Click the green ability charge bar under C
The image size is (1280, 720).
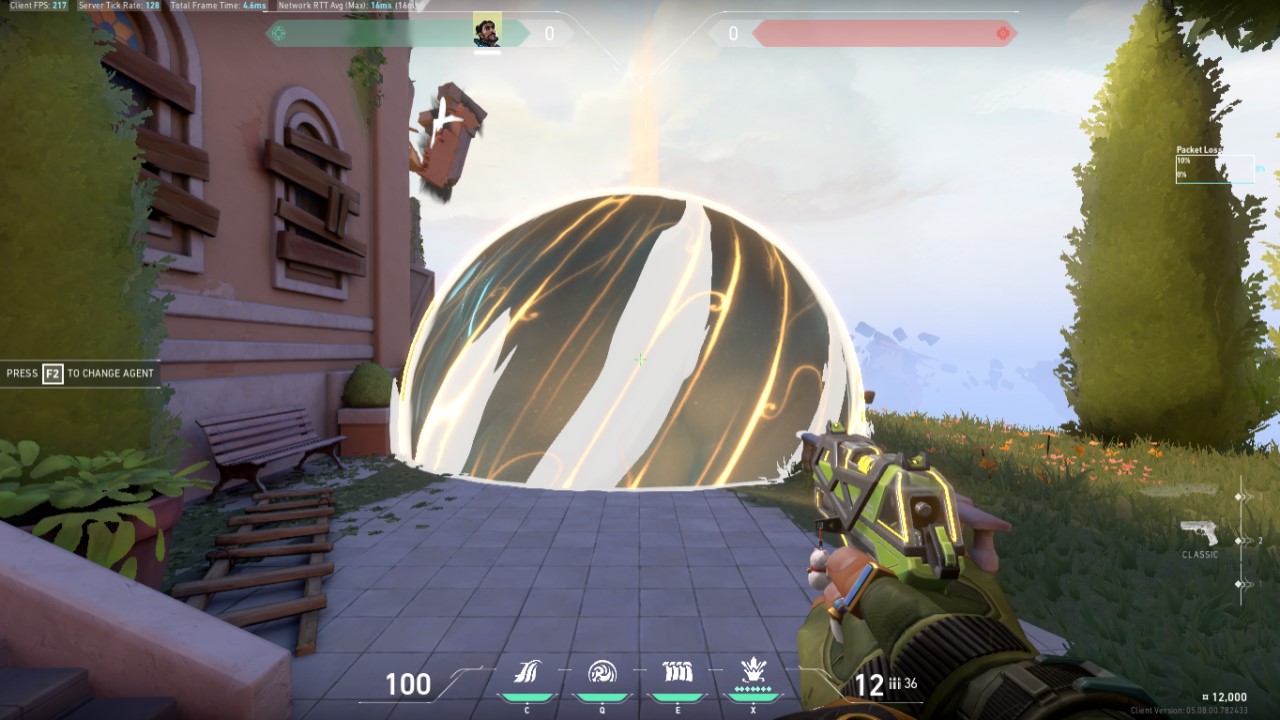point(526,697)
